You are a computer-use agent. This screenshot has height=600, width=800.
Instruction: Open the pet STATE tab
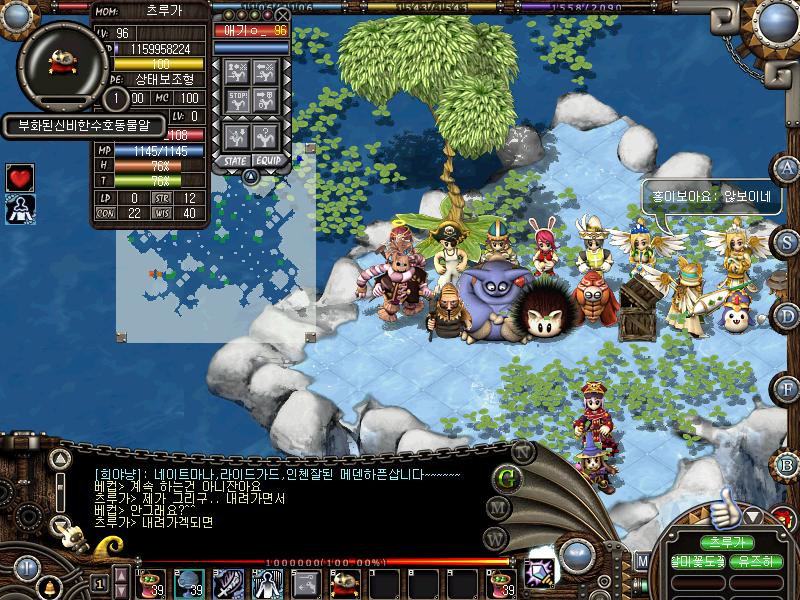[236, 160]
